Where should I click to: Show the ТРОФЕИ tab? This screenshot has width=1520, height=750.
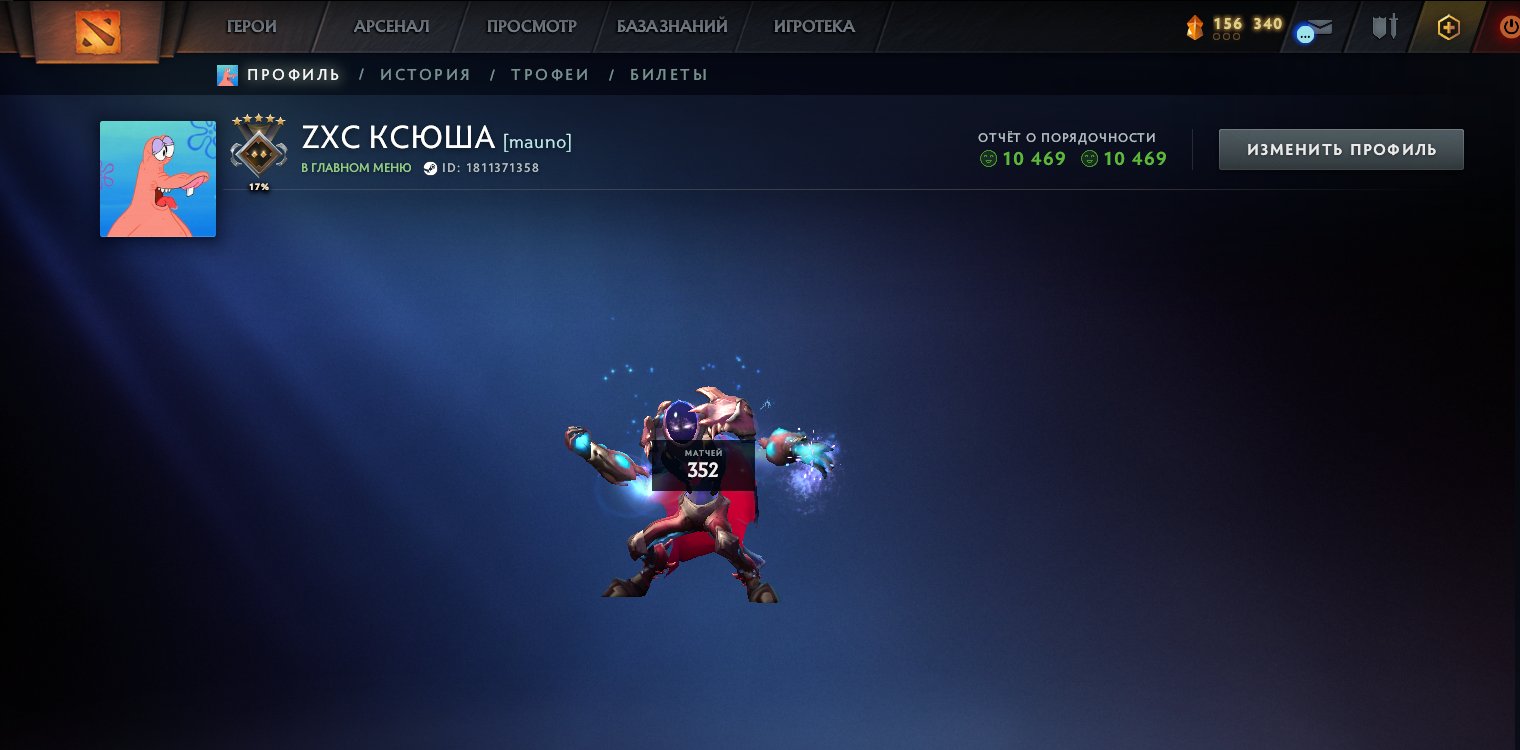pos(550,75)
